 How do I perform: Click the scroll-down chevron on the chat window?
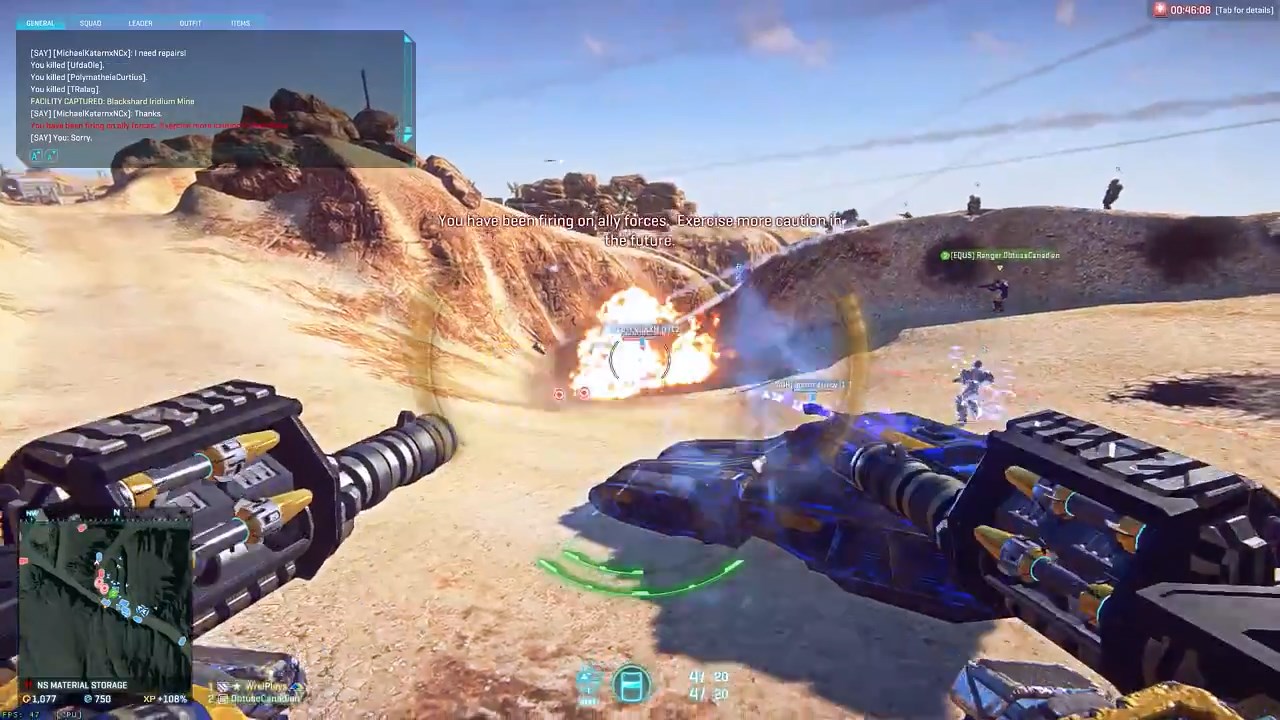[x=407, y=135]
